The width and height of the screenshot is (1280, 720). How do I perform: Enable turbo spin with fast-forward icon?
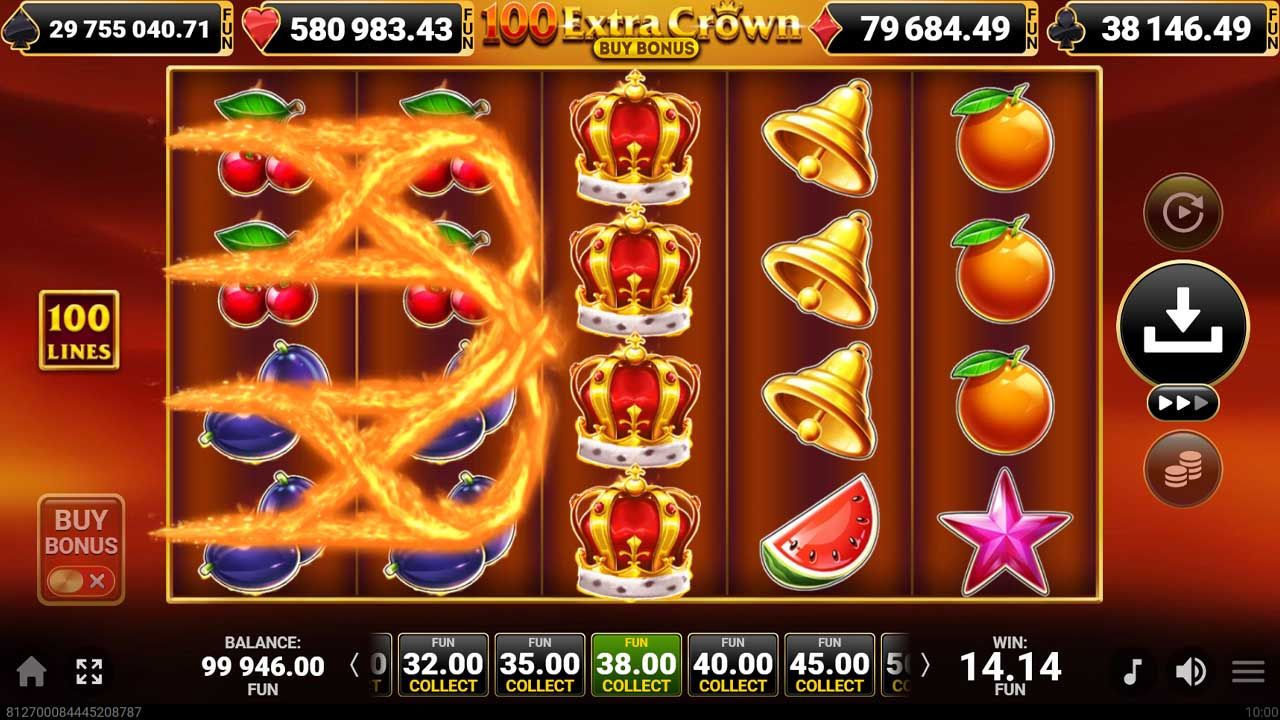(x=1183, y=403)
